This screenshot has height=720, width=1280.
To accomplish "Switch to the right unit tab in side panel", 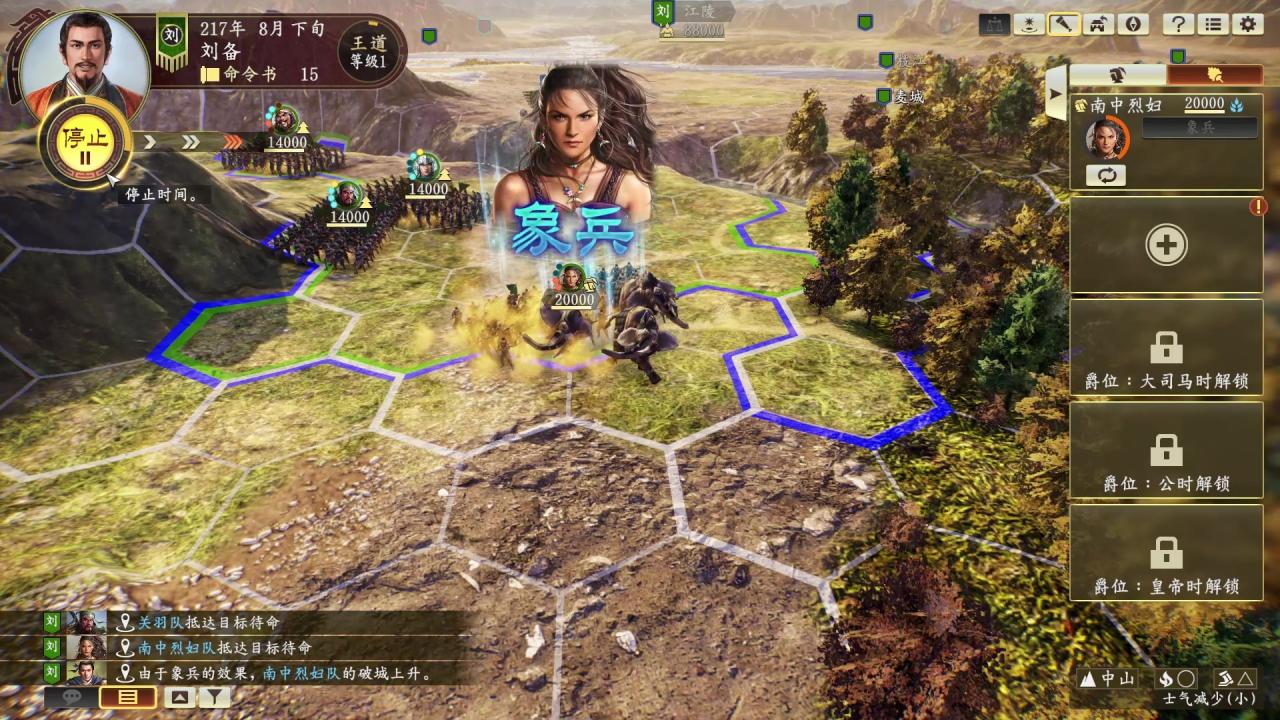I will point(1213,74).
